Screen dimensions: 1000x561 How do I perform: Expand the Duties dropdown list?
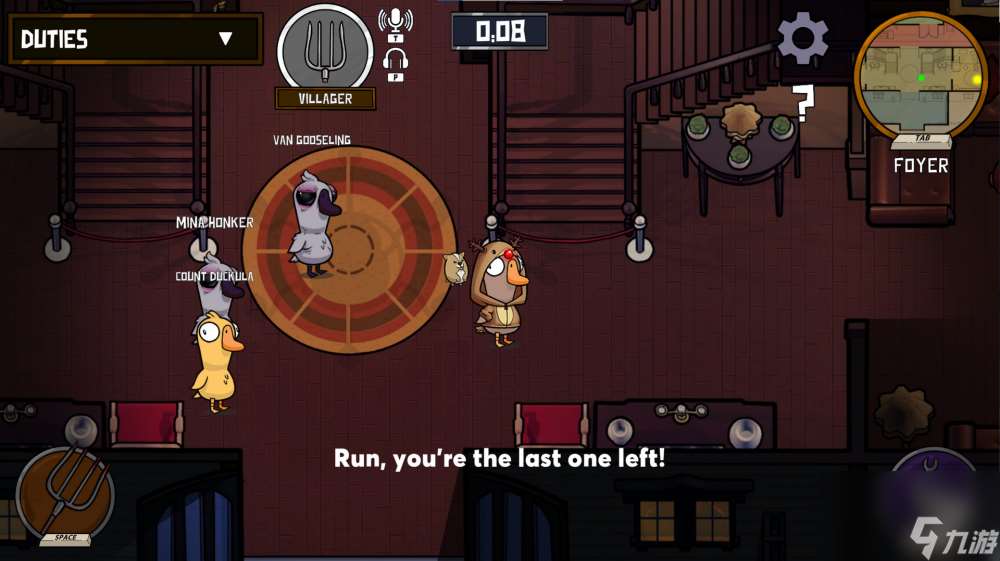pyautogui.click(x=225, y=39)
